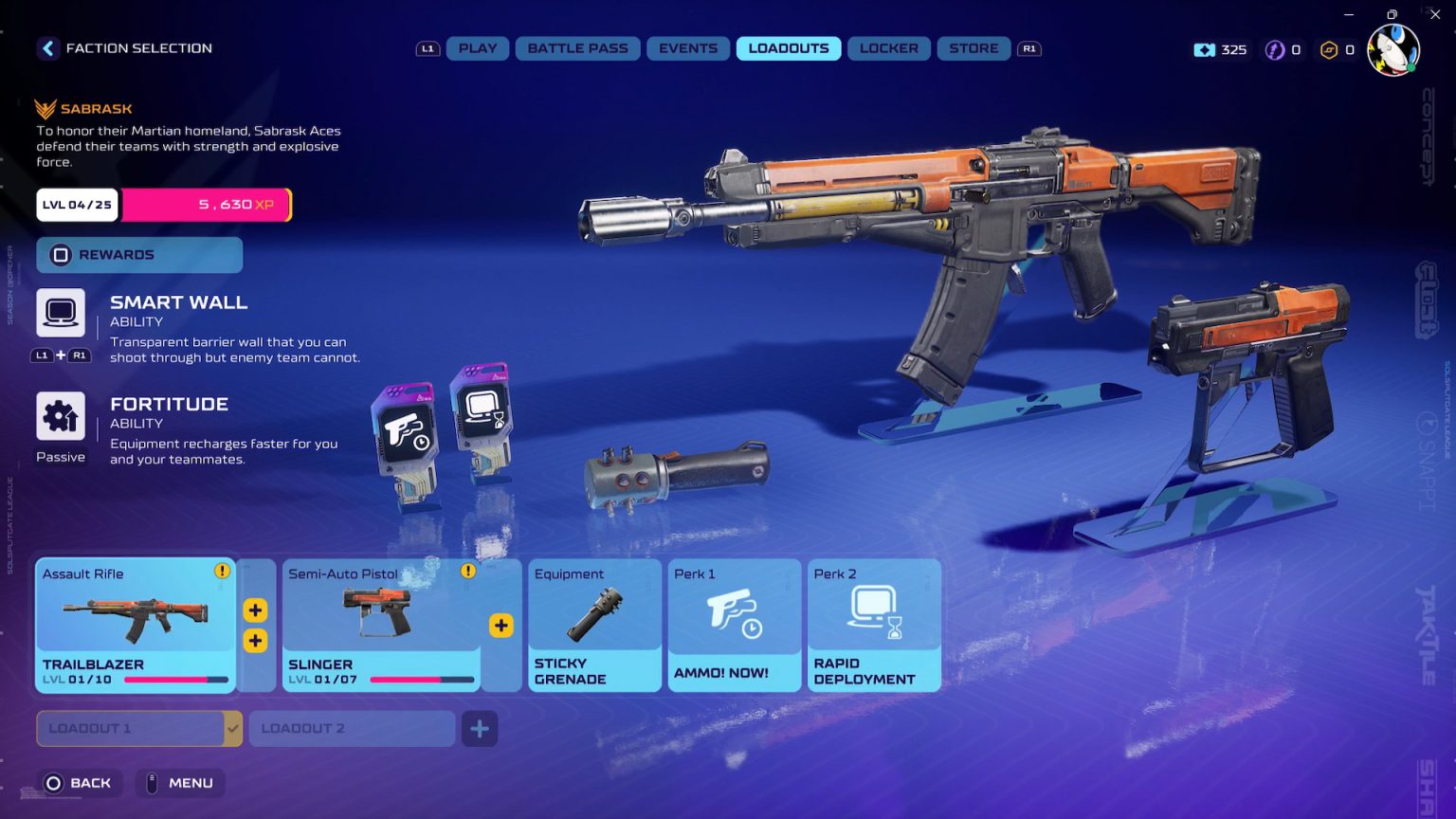Open Slinger pistol options via the plus button

(x=500, y=626)
